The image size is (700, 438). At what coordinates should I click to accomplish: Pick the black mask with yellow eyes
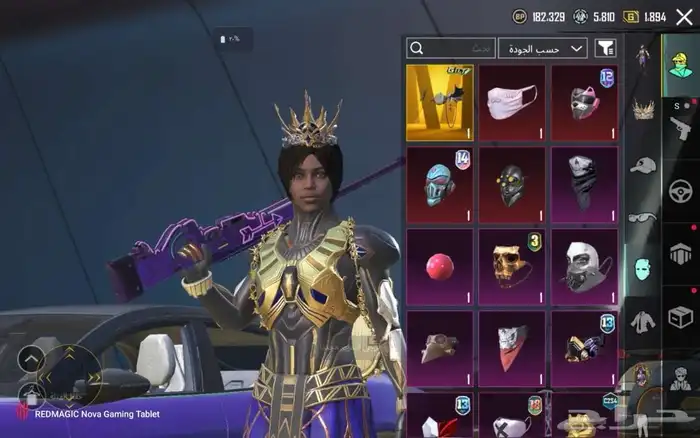point(512,185)
